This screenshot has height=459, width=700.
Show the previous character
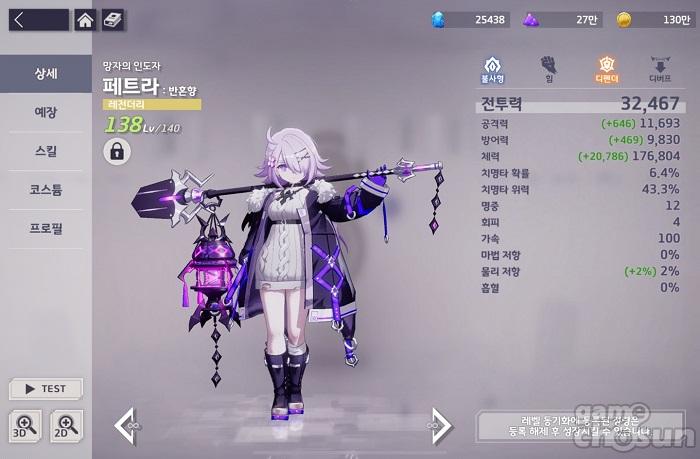[x=126, y=425]
